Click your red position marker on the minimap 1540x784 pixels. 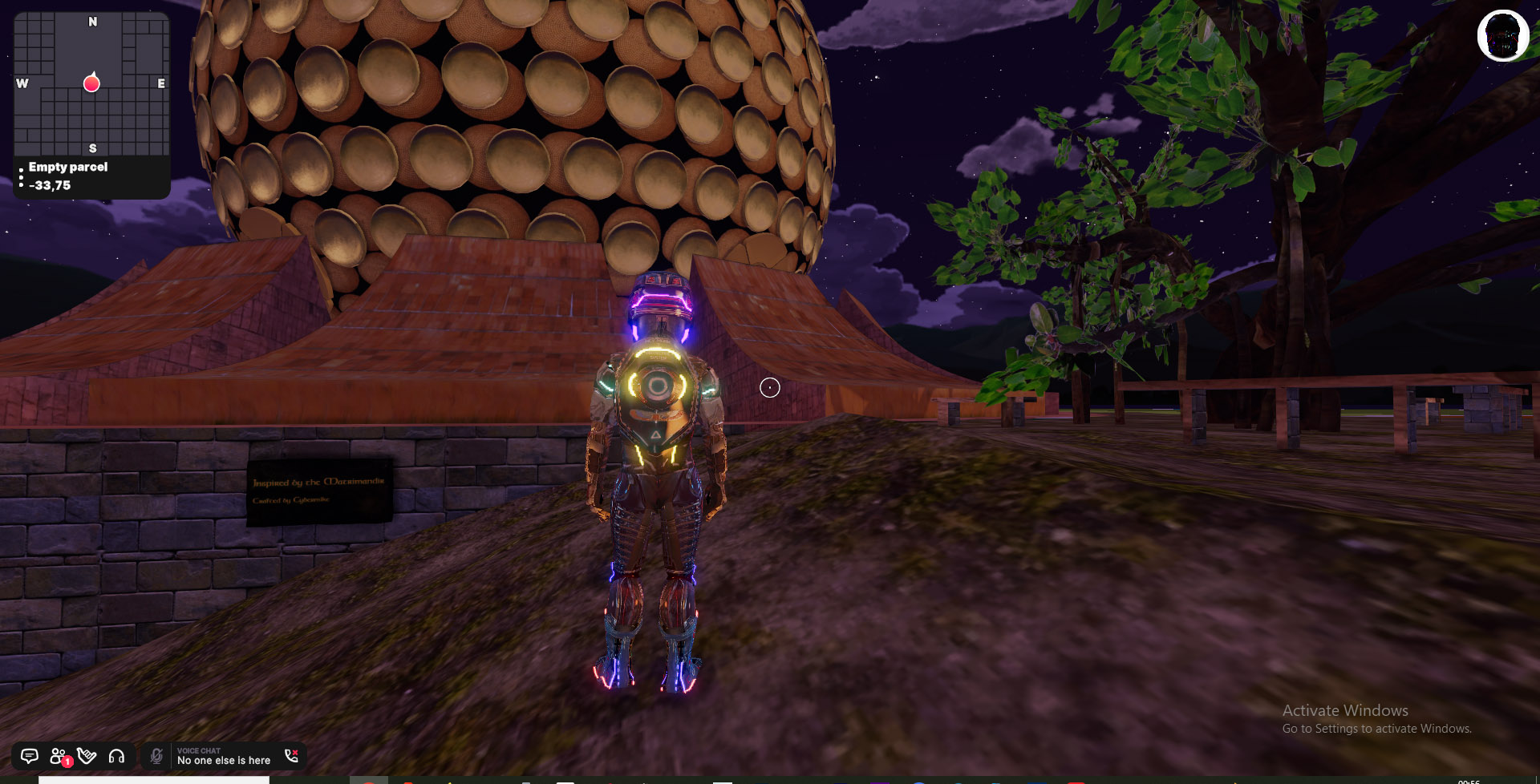tap(91, 83)
